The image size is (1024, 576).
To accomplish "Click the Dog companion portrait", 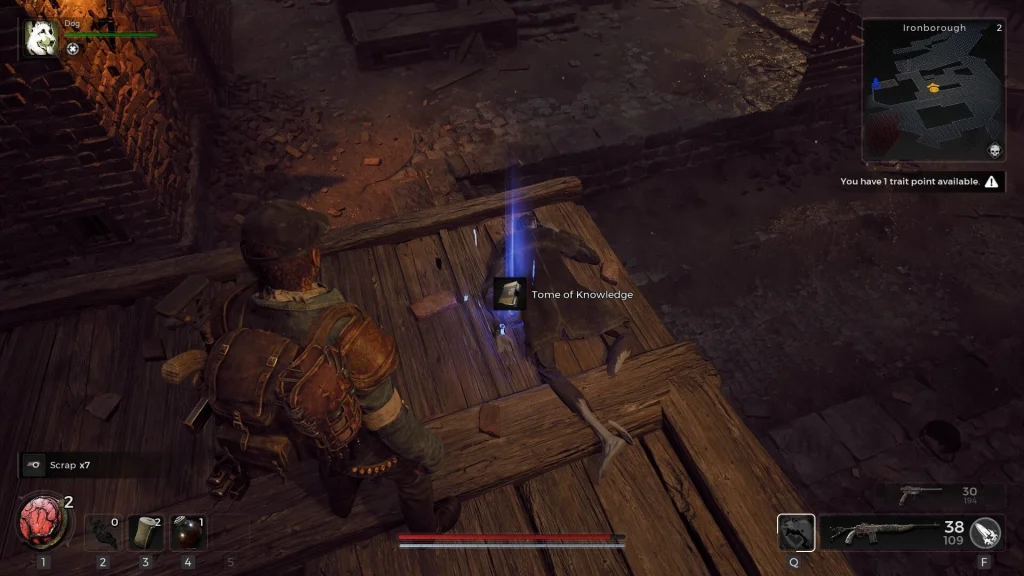I will (42, 37).
